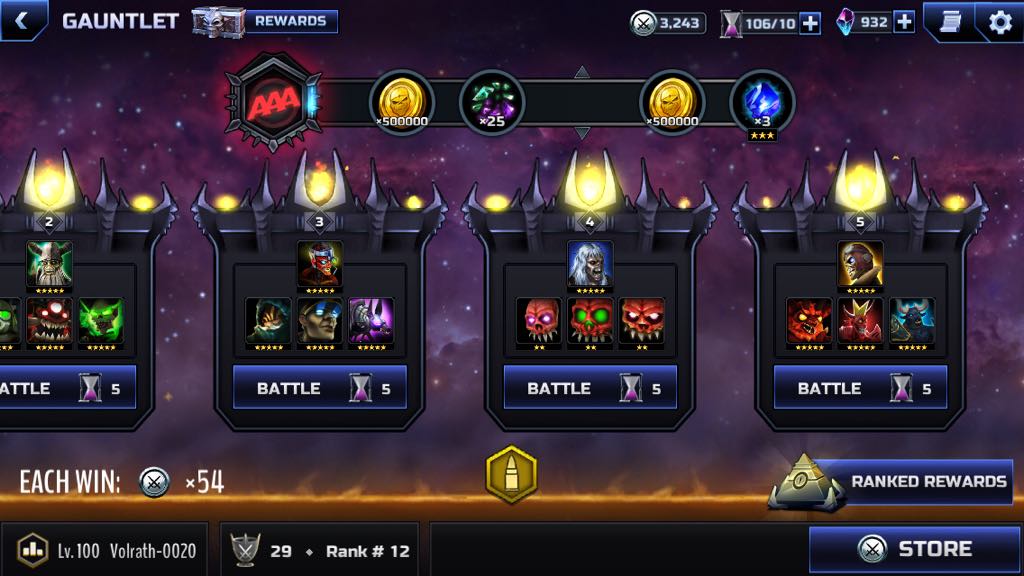Open the scroll log icon
This screenshot has height=576, width=1024.
point(950,21)
